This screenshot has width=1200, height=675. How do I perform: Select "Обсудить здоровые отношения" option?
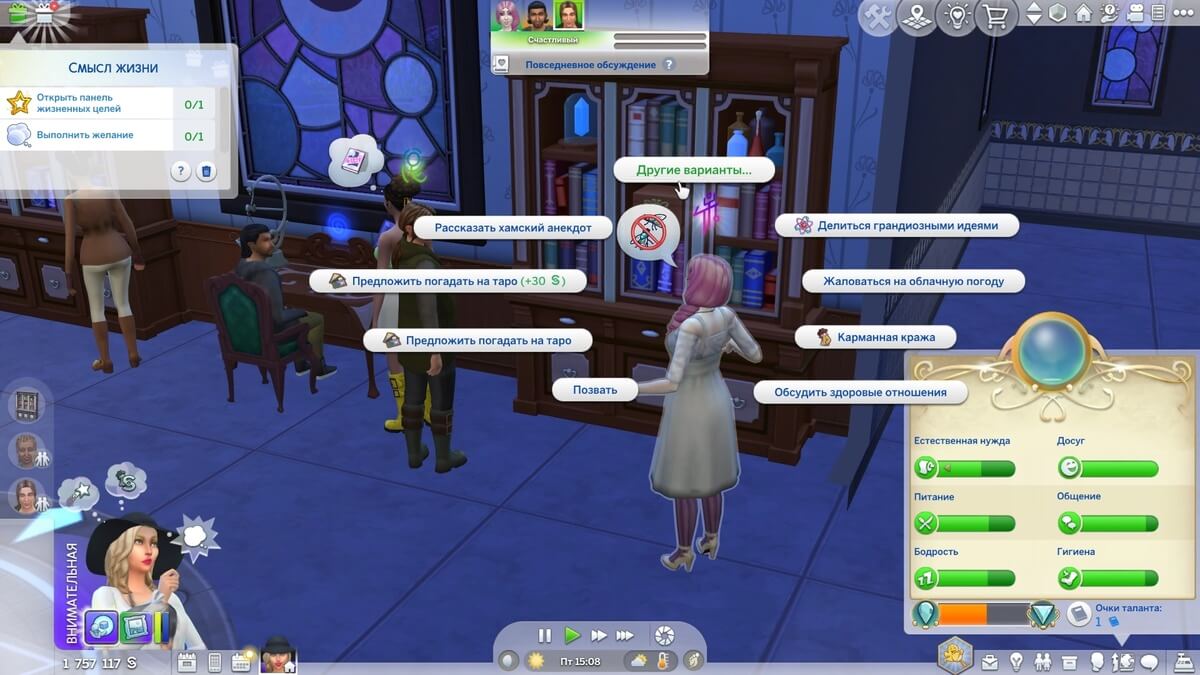860,392
